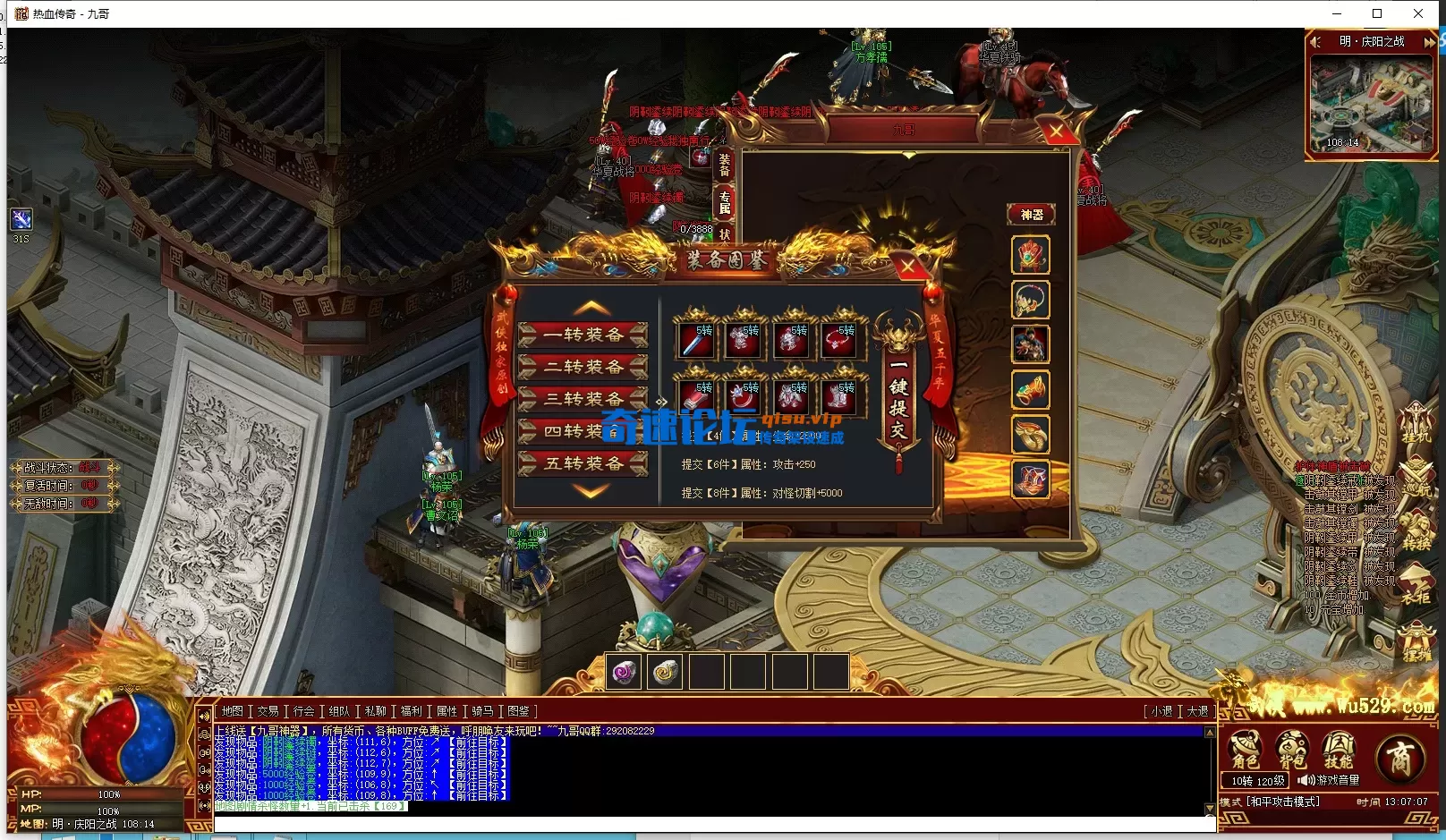The image size is (1446, 840).
Task: Click the skill icon in the top-left corner
Action: point(21,218)
